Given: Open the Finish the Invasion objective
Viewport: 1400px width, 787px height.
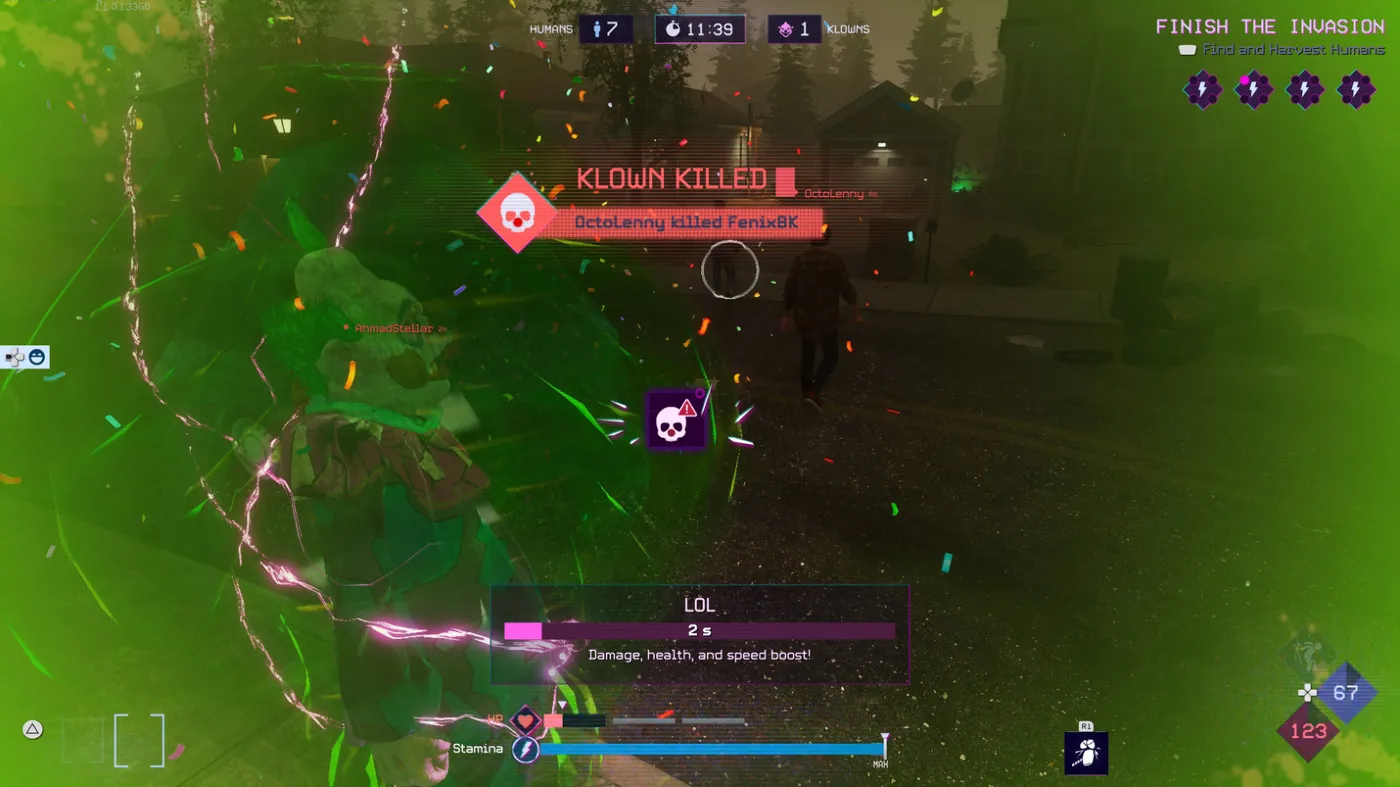Looking at the screenshot, I should pyautogui.click(x=1270, y=27).
